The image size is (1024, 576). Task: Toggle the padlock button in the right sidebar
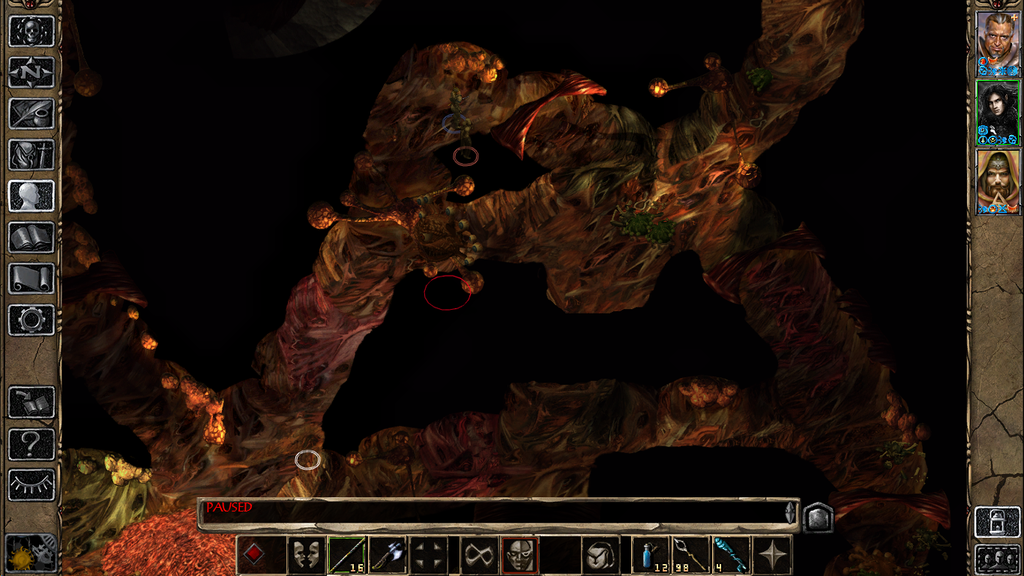pos(997,521)
